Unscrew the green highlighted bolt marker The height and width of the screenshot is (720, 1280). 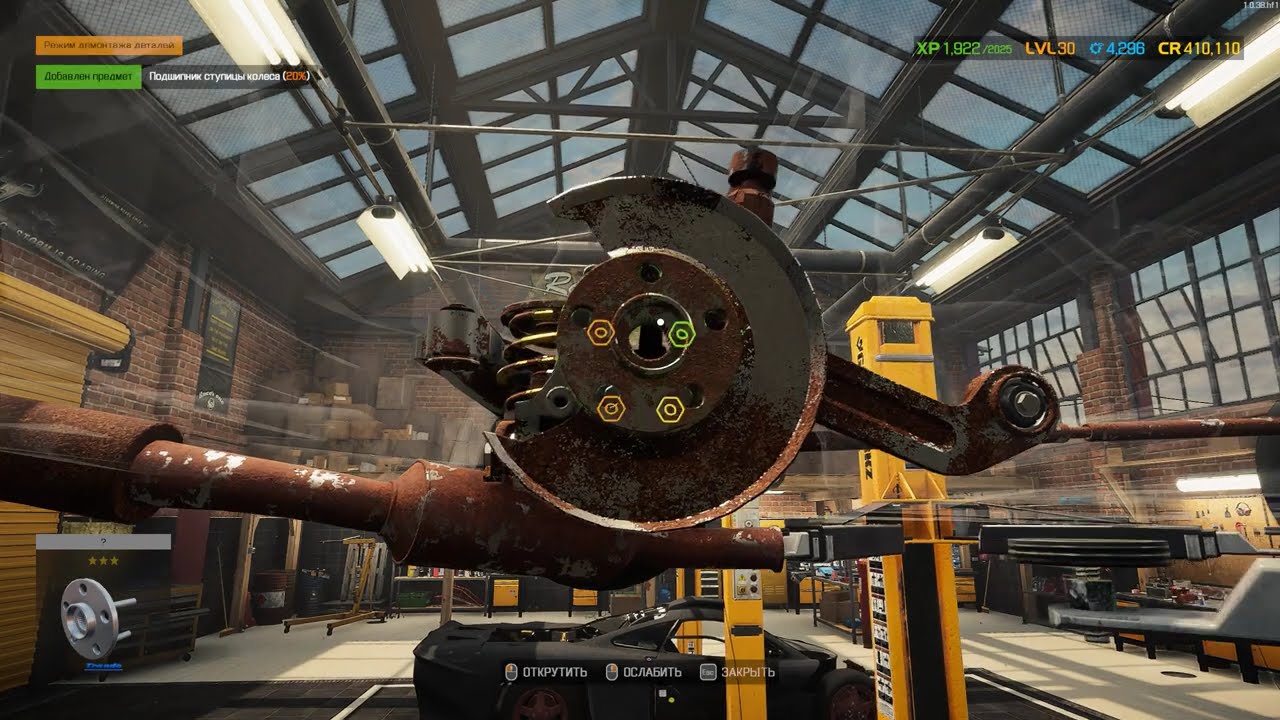(681, 333)
